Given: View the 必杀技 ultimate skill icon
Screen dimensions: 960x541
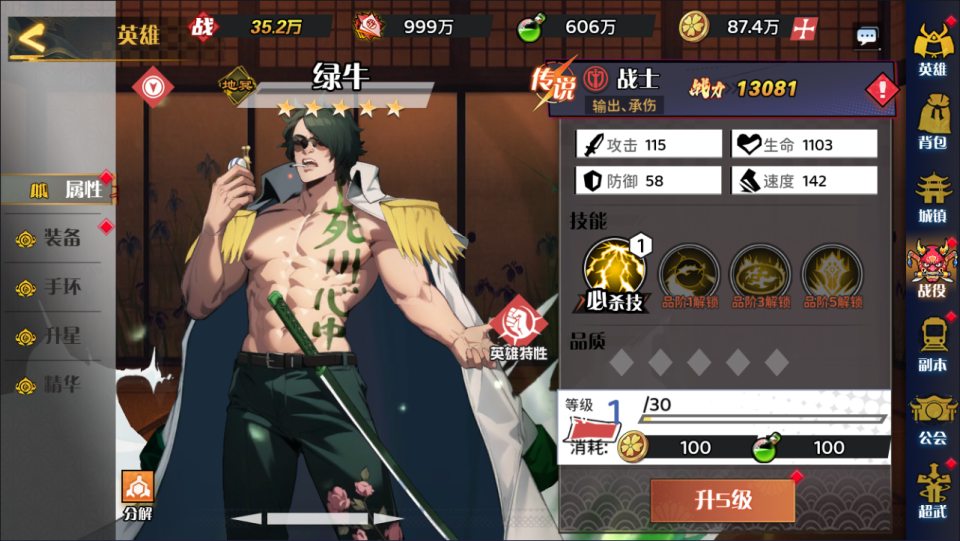Looking at the screenshot, I should pyautogui.click(x=614, y=271).
